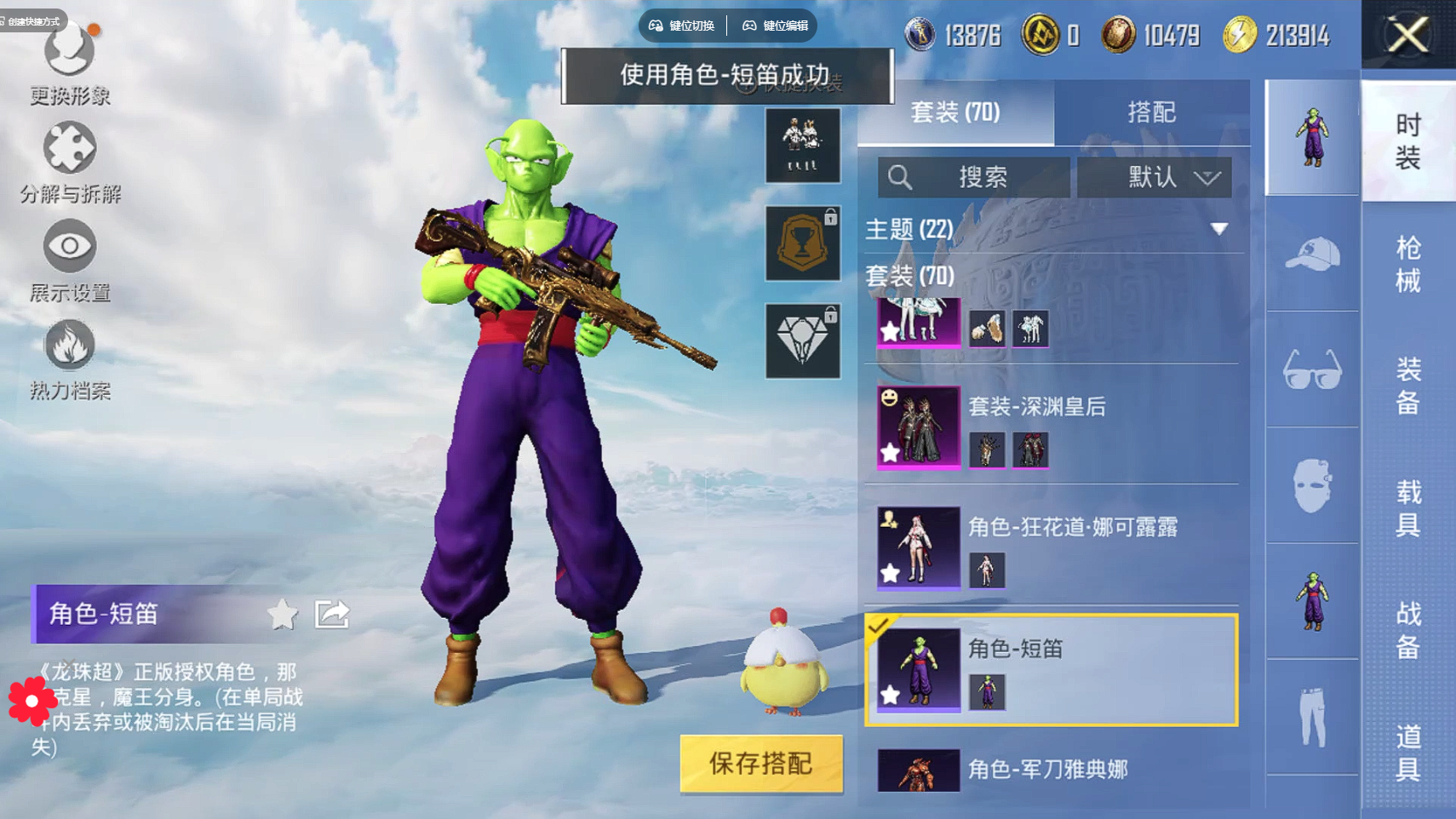Select the cap headwear slot

[1312, 254]
